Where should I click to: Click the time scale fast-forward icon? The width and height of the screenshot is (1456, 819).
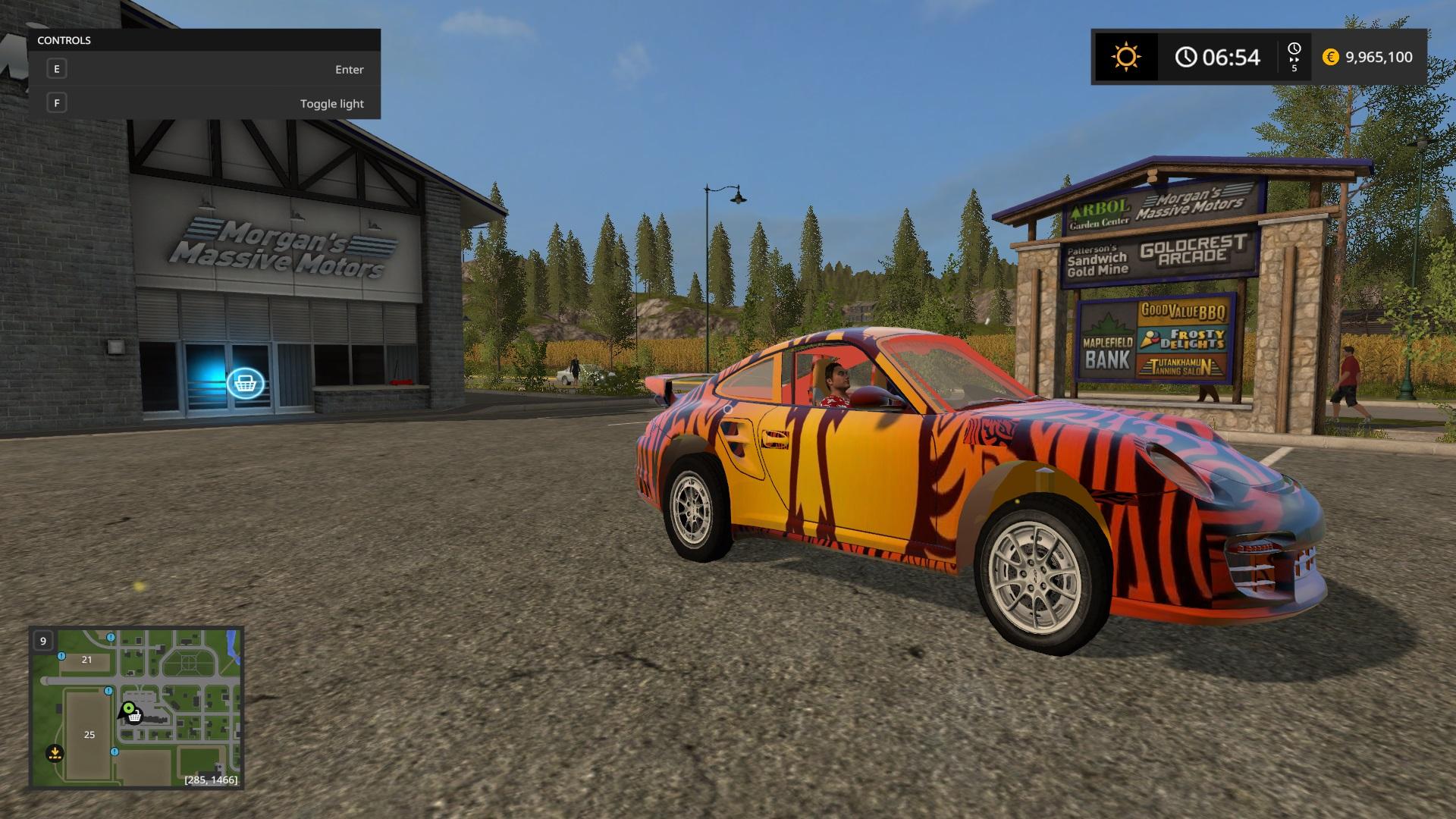point(1294,58)
